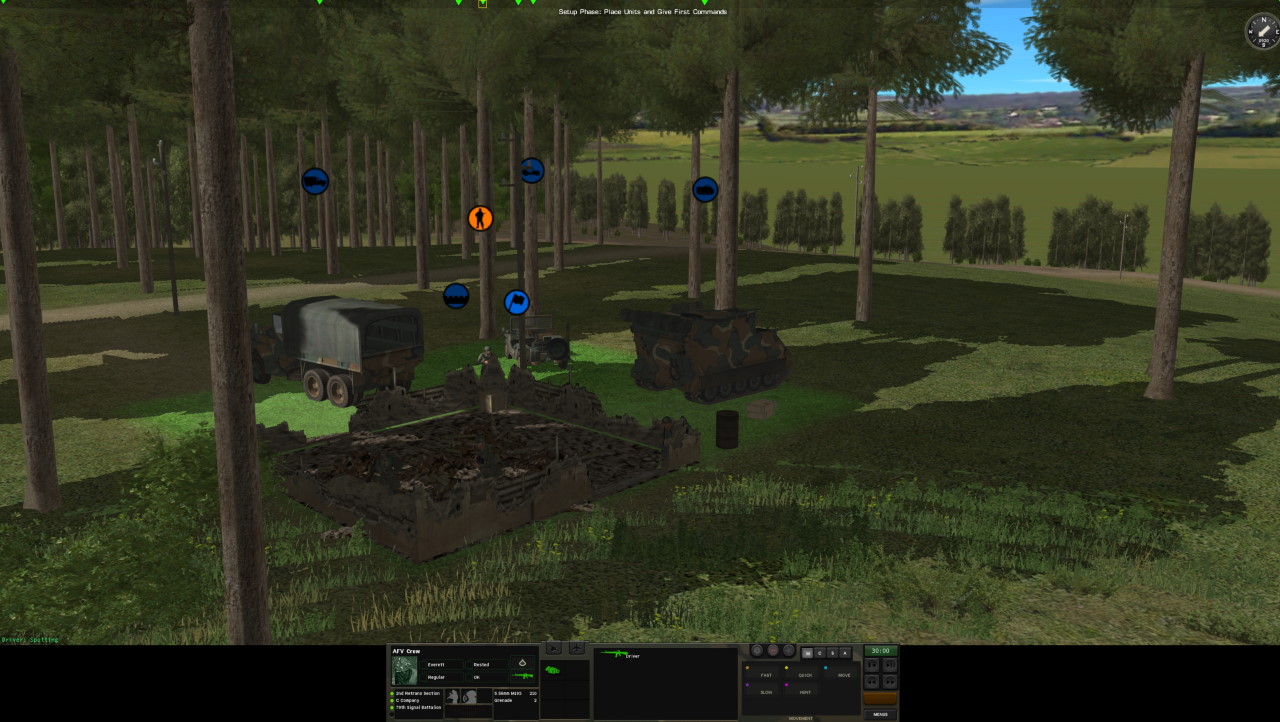Select the Slow movement command
The width and height of the screenshot is (1280, 722).
click(766, 692)
